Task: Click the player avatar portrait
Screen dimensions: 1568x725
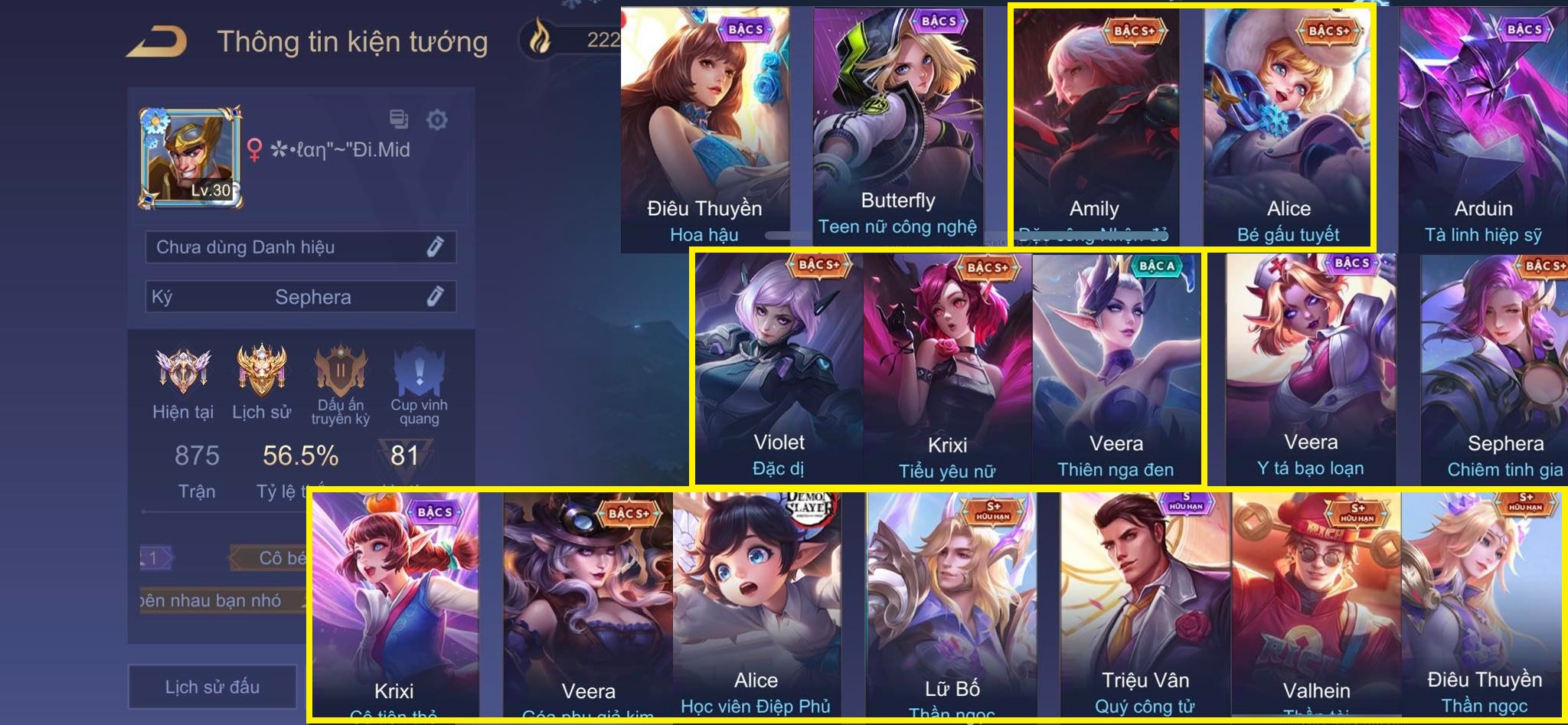Action: point(190,158)
